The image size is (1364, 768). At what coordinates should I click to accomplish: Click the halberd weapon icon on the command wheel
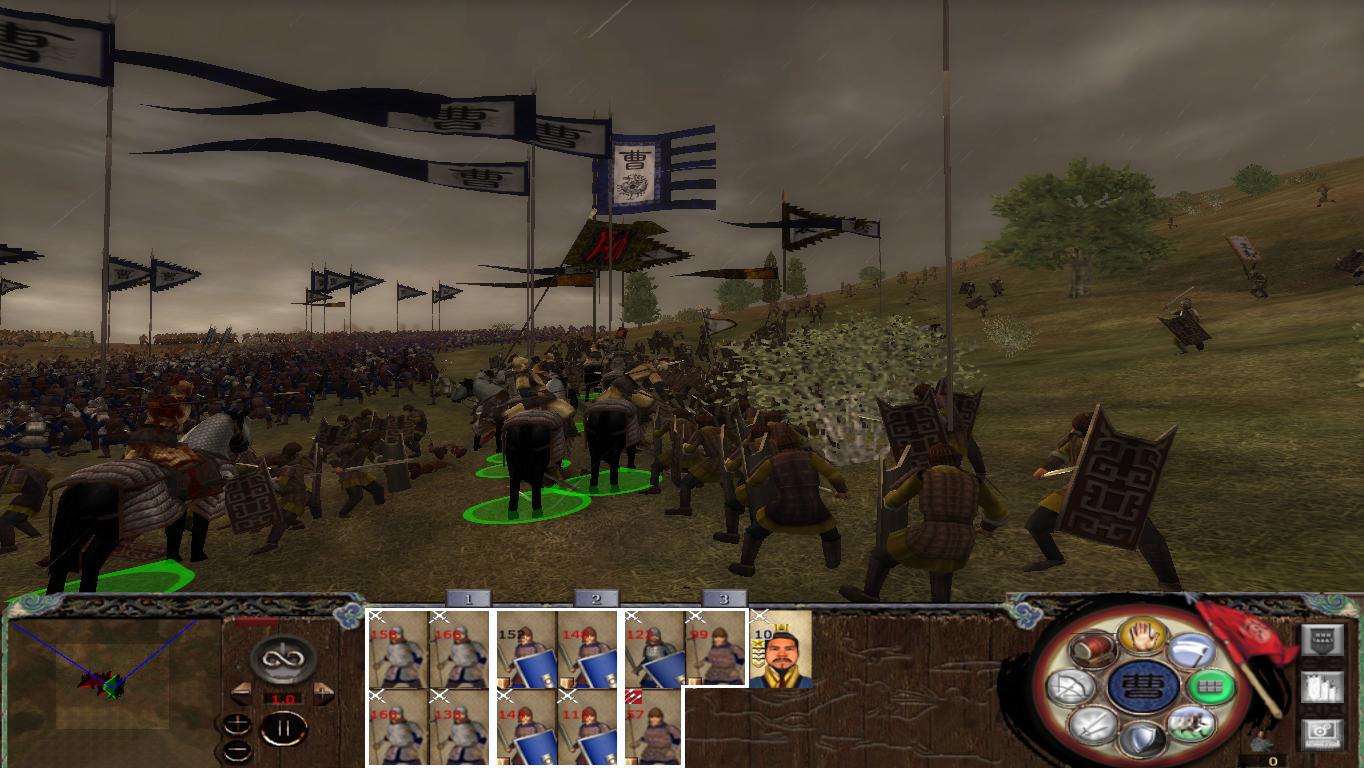[1190, 650]
